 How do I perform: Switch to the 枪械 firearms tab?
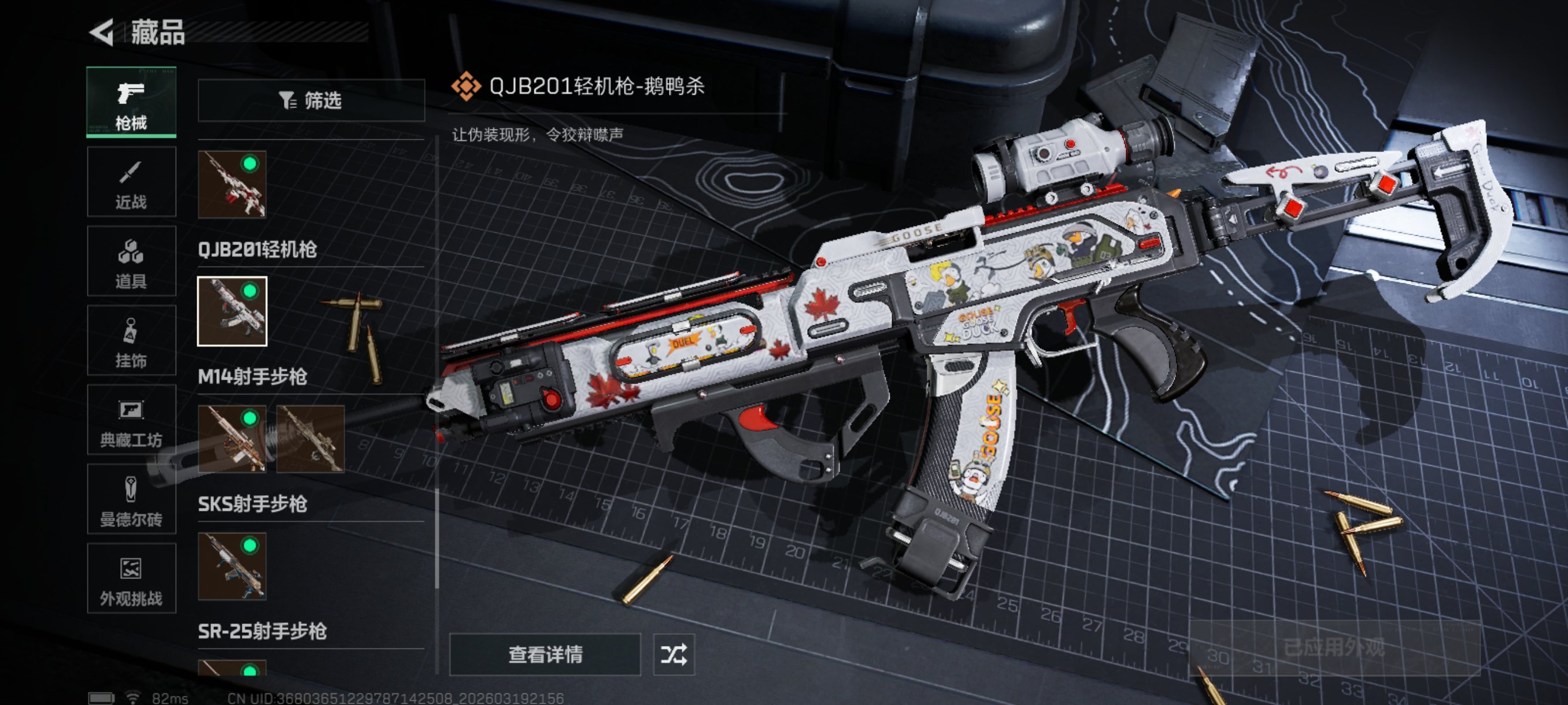(x=131, y=102)
